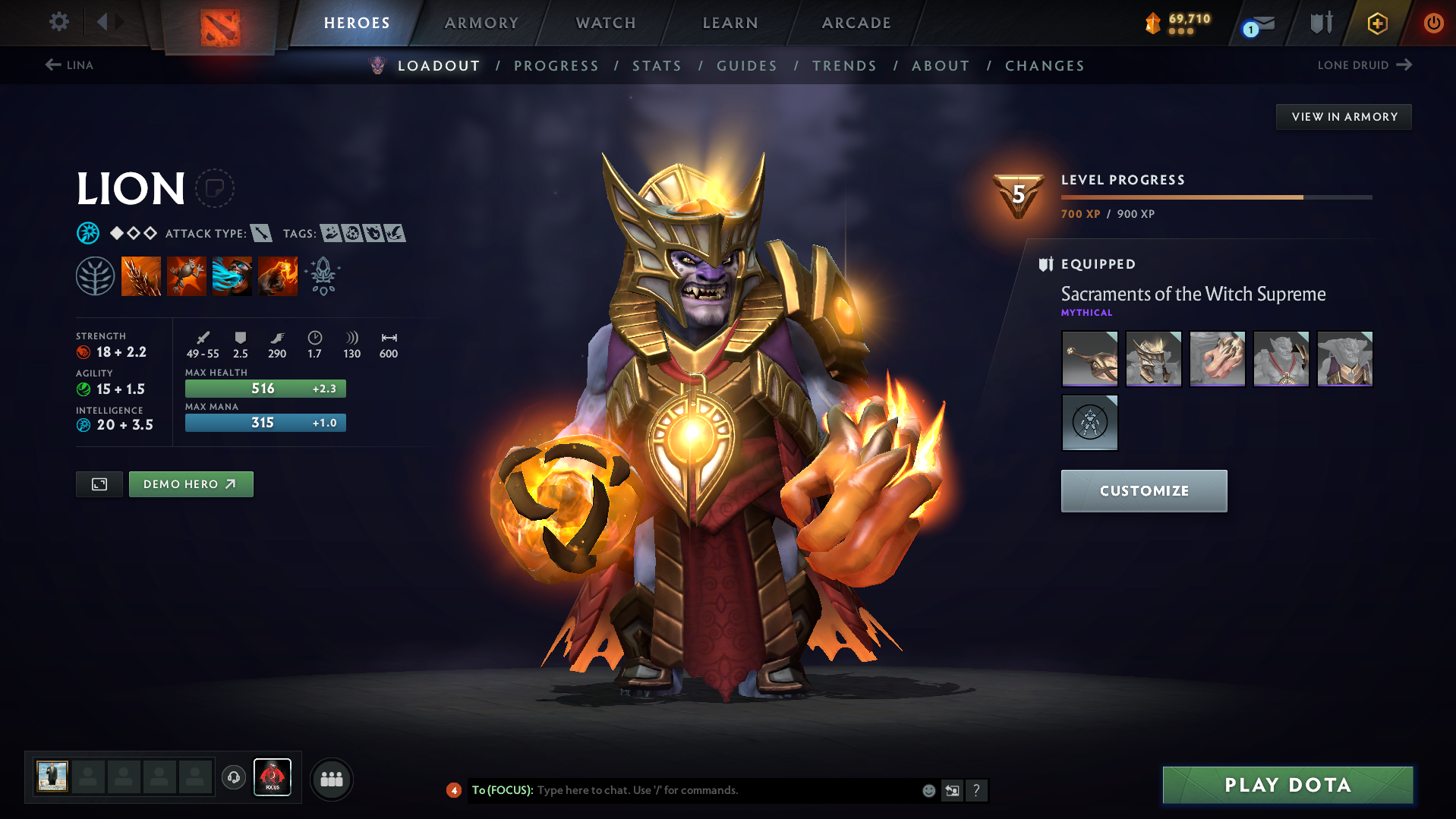Enable the FOCUS chat channel avatar

click(273, 776)
